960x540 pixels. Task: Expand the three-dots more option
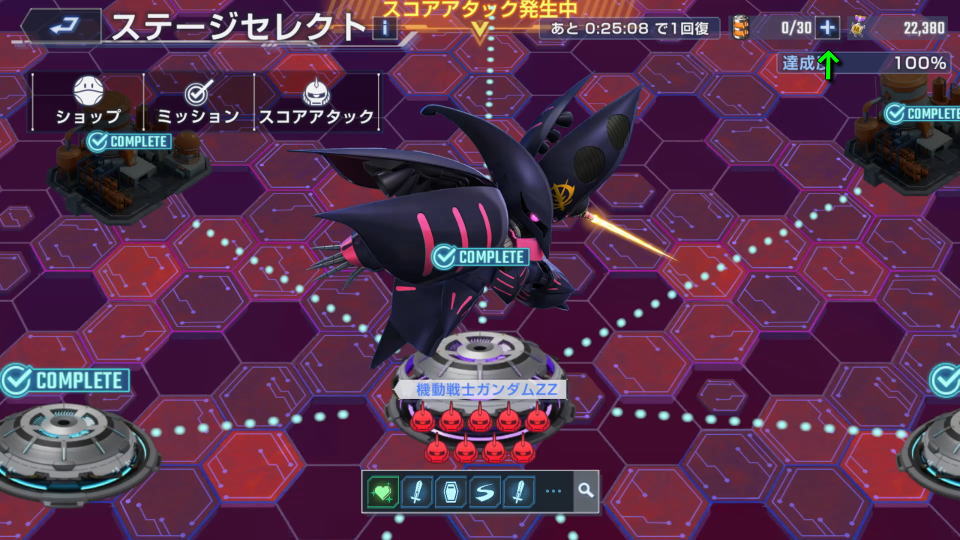point(553,492)
